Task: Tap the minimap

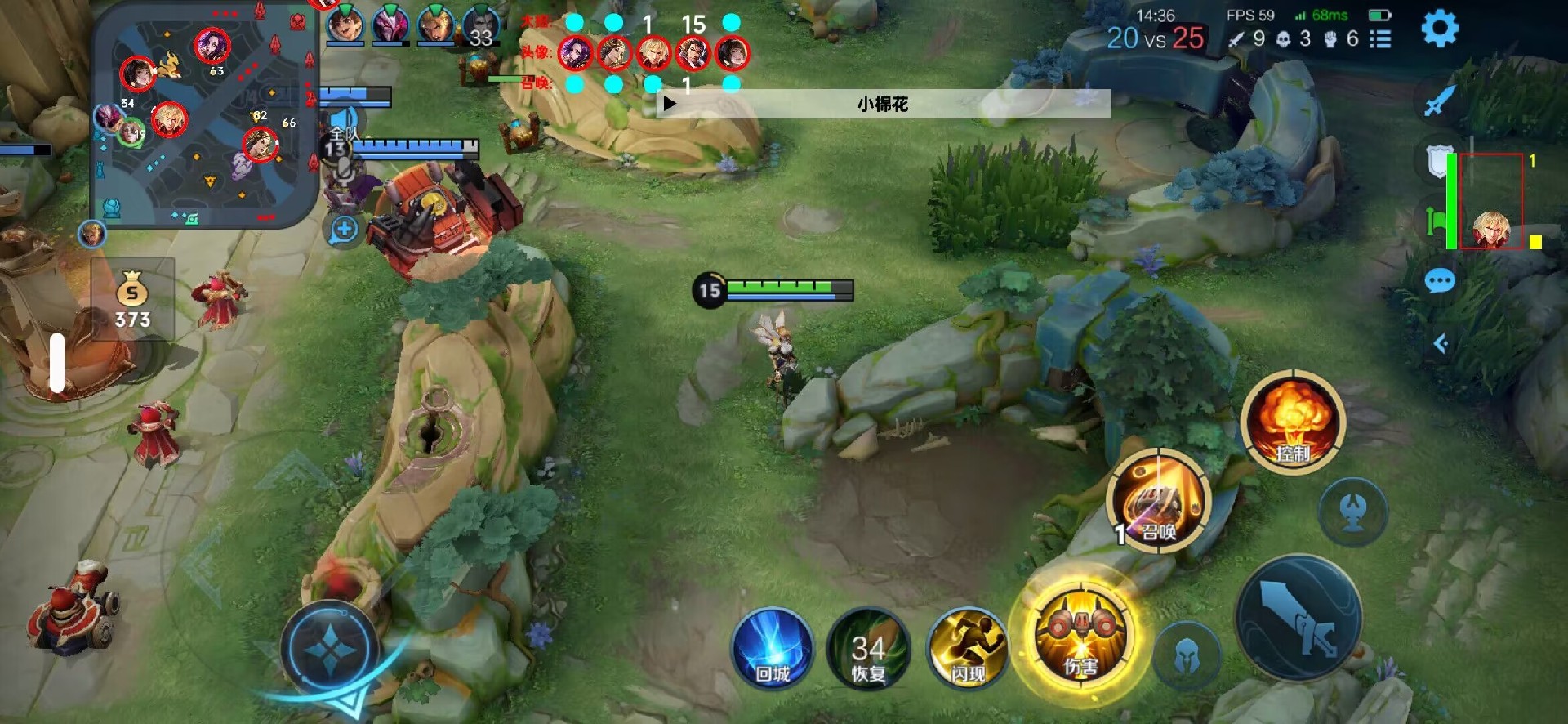Action: [204, 114]
